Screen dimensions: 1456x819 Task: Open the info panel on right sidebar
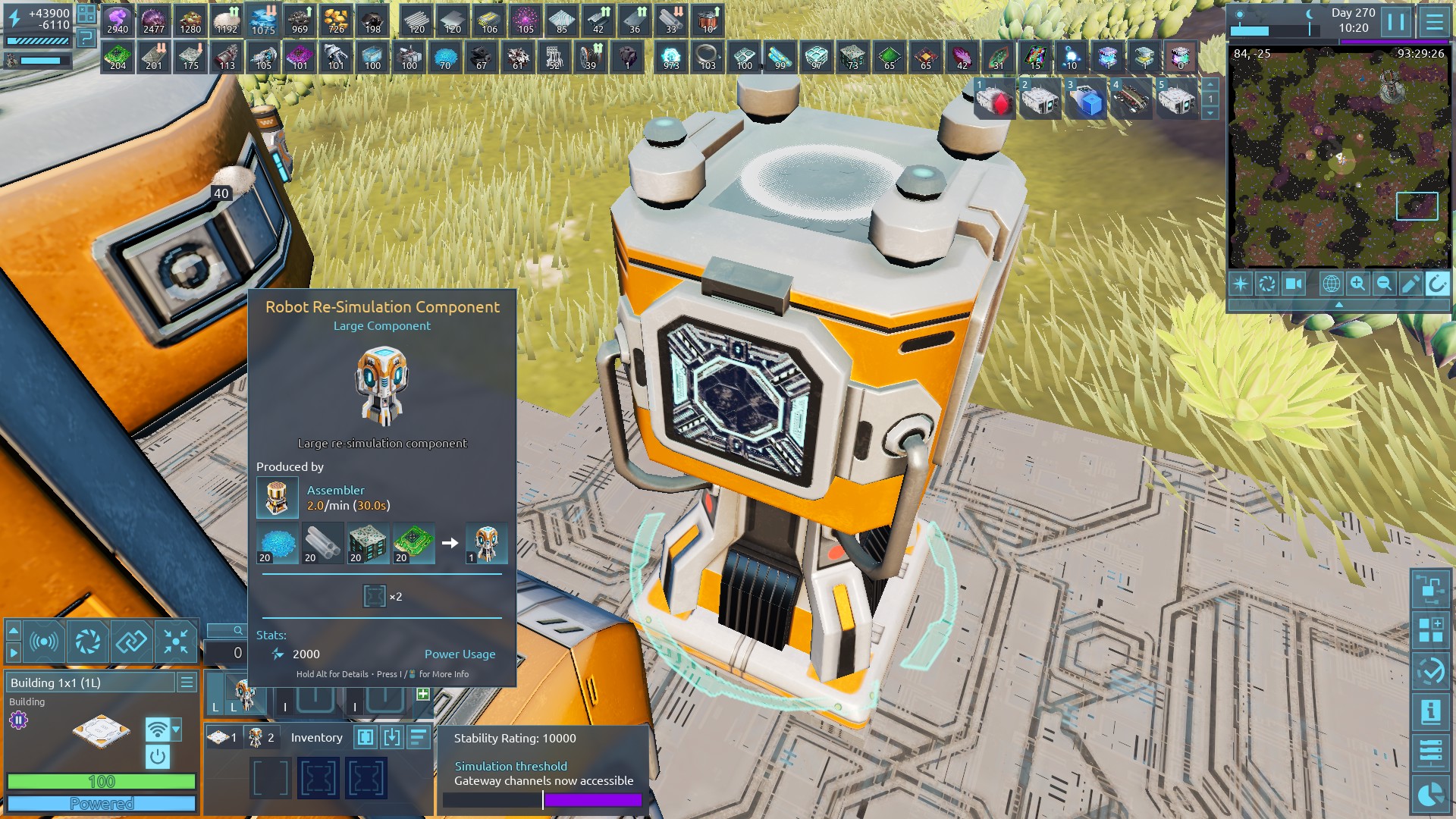point(1430,712)
